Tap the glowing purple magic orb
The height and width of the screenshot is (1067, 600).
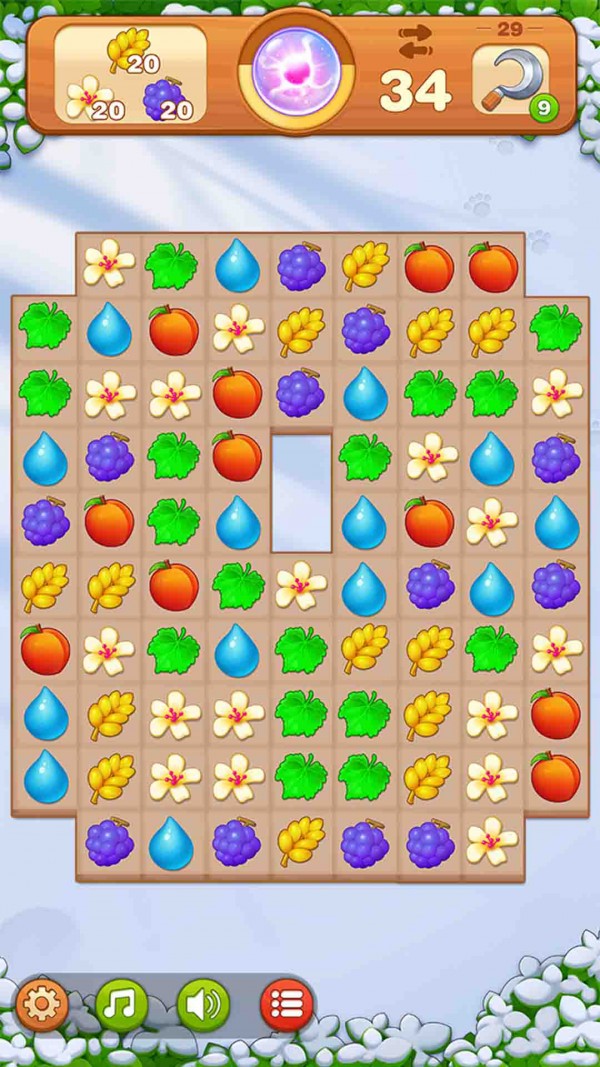point(294,68)
